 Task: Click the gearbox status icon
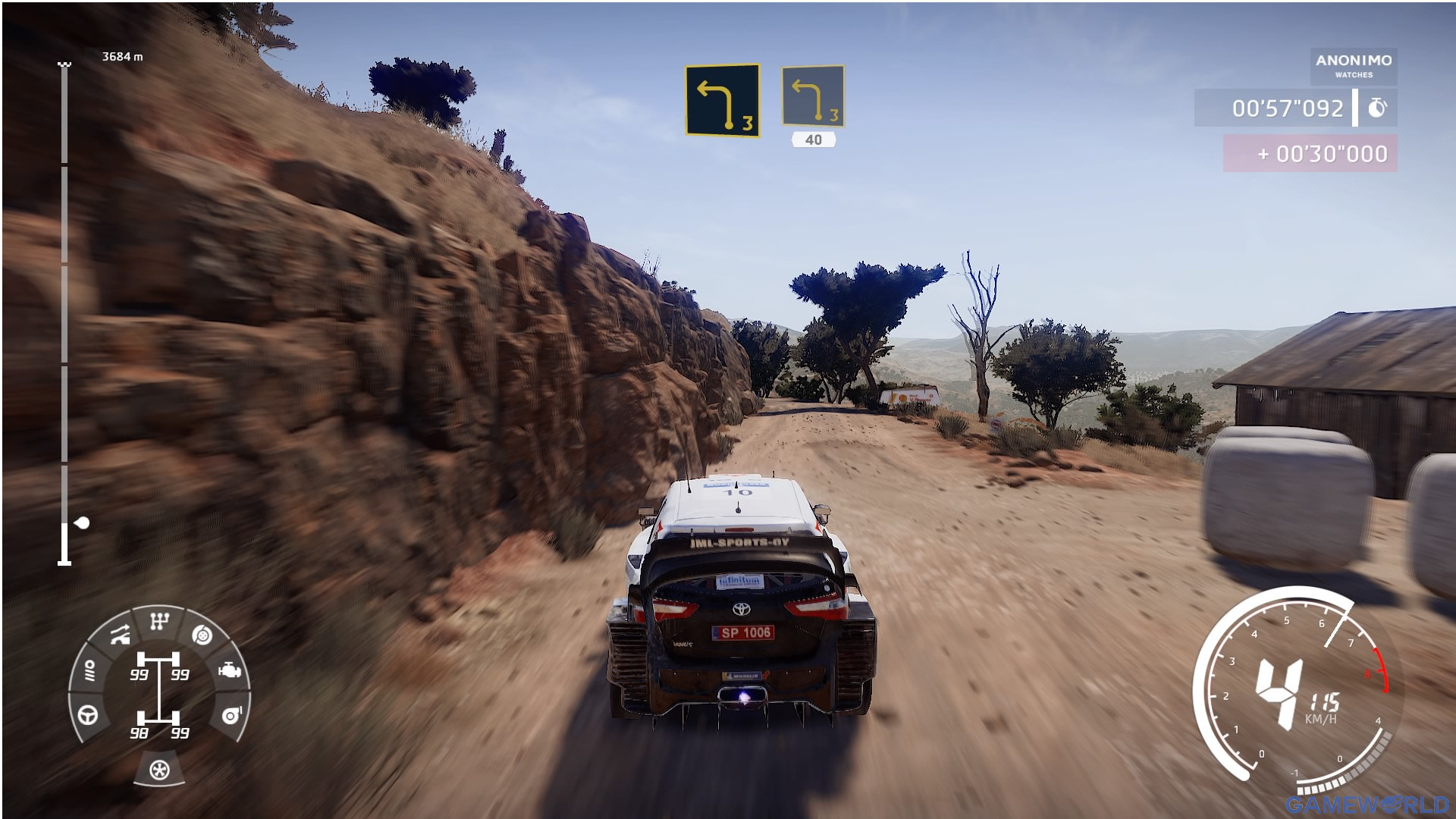tap(158, 623)
